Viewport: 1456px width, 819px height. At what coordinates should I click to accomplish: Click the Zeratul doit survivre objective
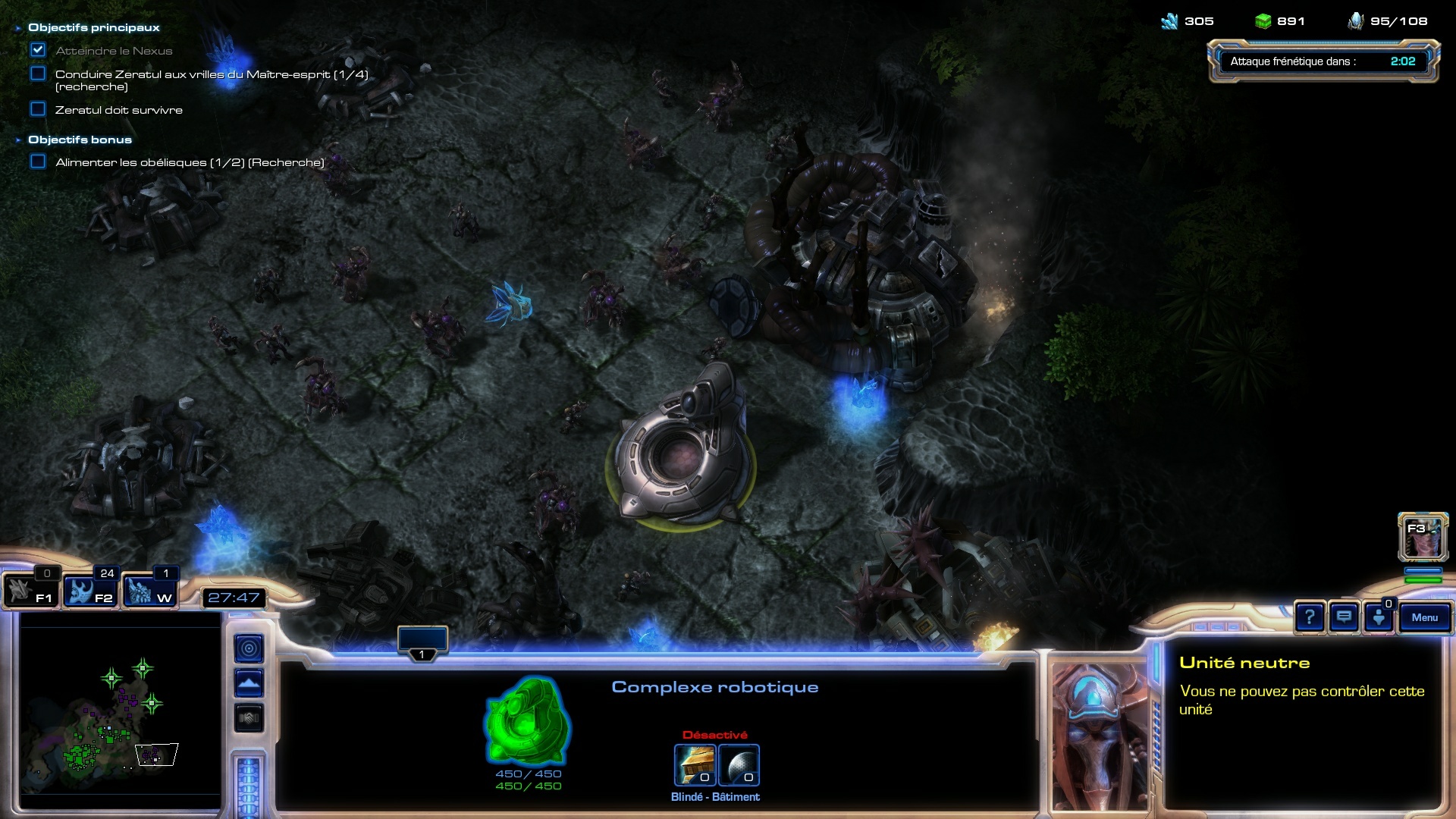coord(118,110)
